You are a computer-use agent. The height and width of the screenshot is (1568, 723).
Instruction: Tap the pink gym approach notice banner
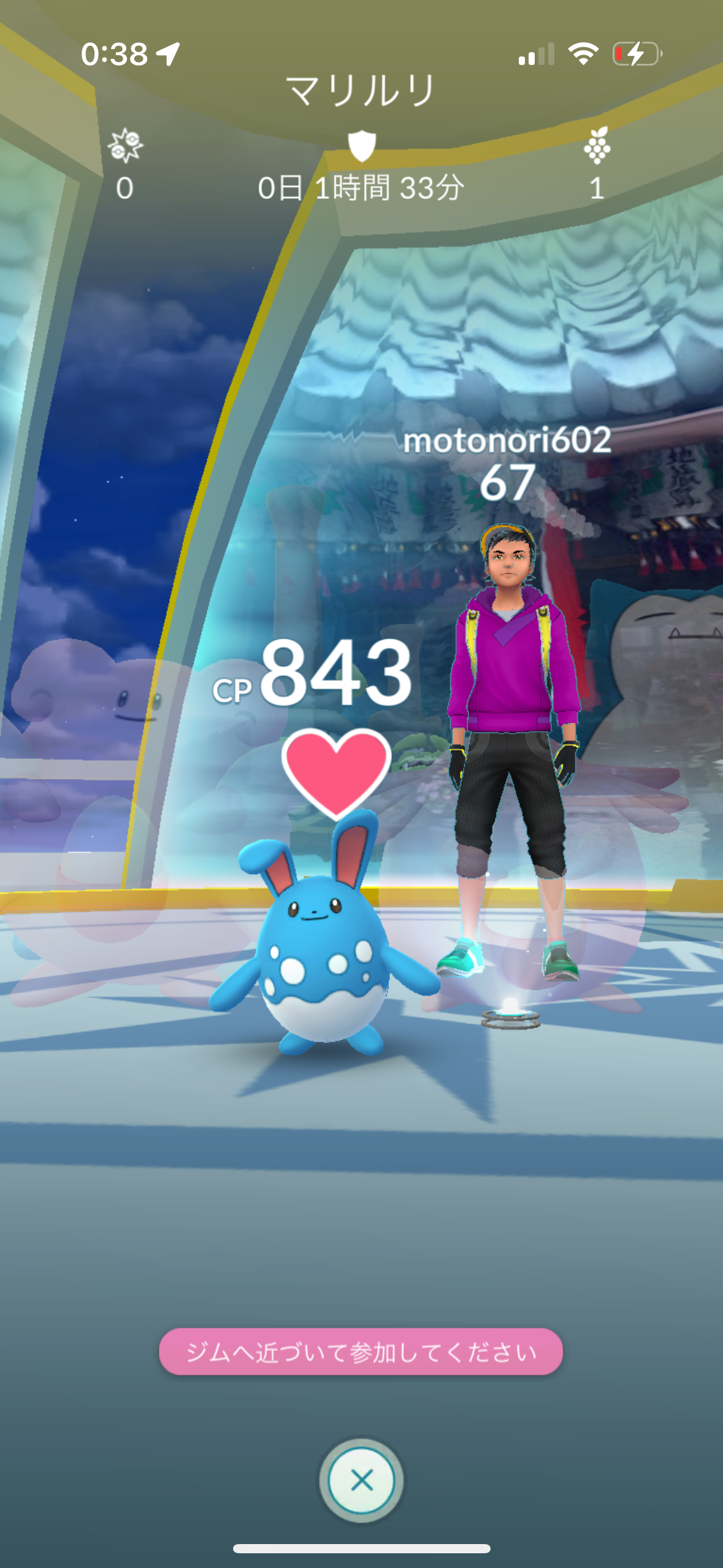point(361,1351)
